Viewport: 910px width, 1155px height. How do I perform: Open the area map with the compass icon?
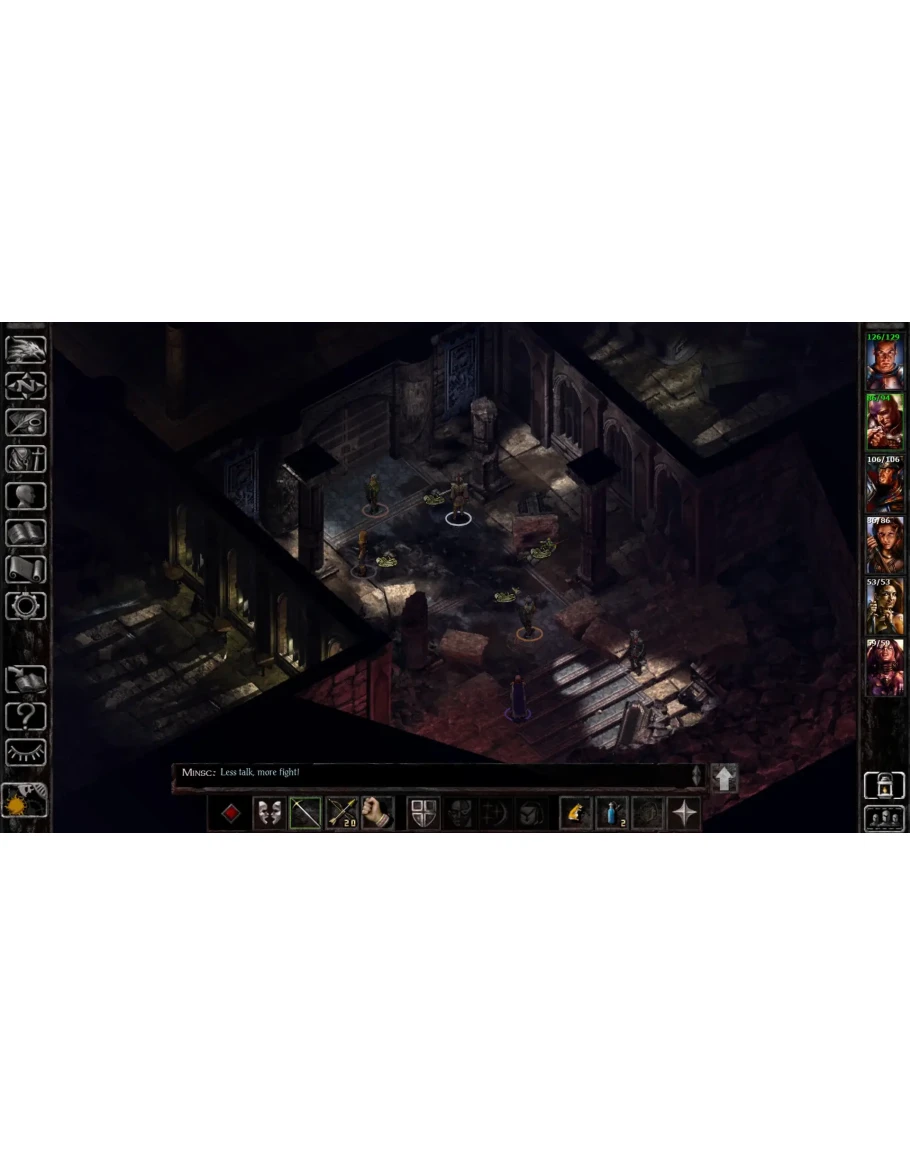click(x=25, y=386)
